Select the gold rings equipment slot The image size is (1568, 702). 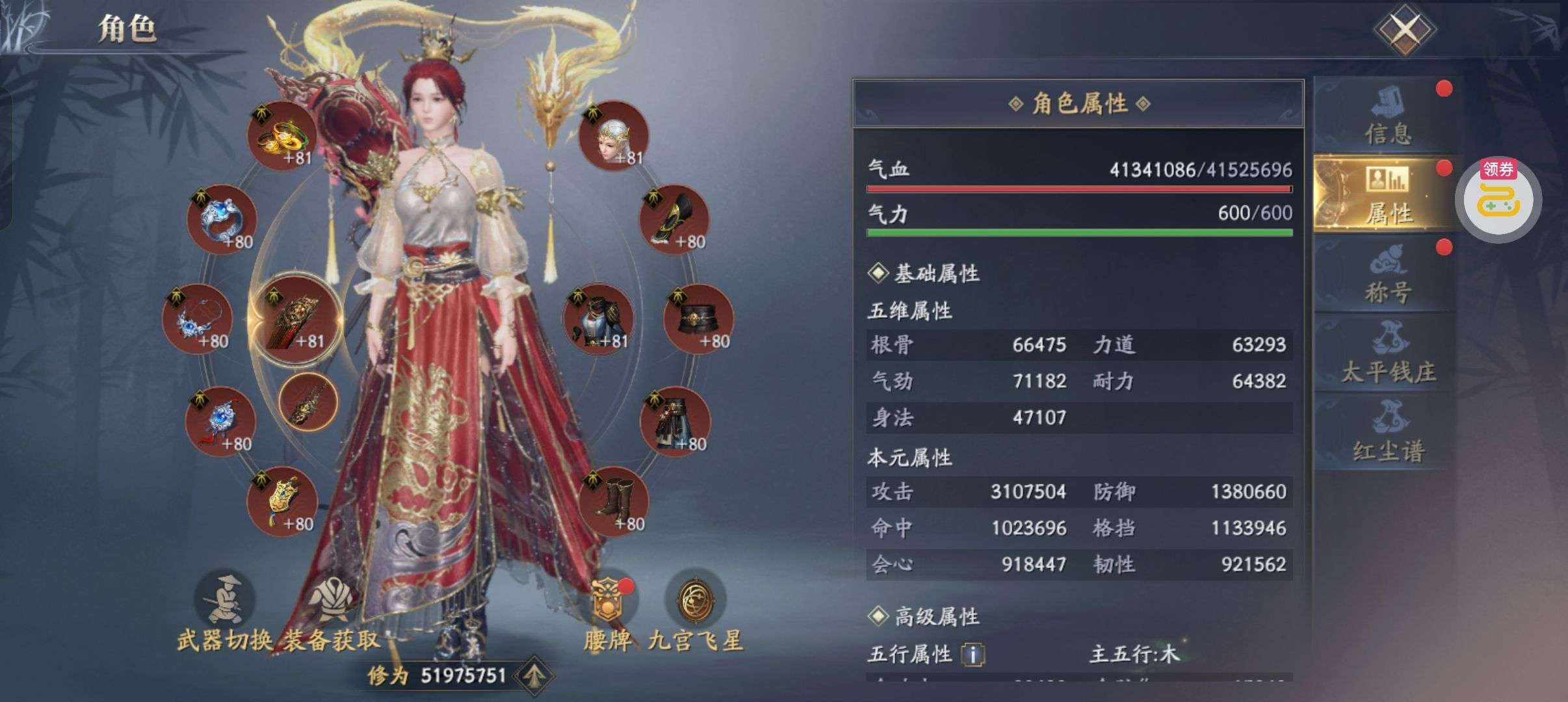(281, 135)
